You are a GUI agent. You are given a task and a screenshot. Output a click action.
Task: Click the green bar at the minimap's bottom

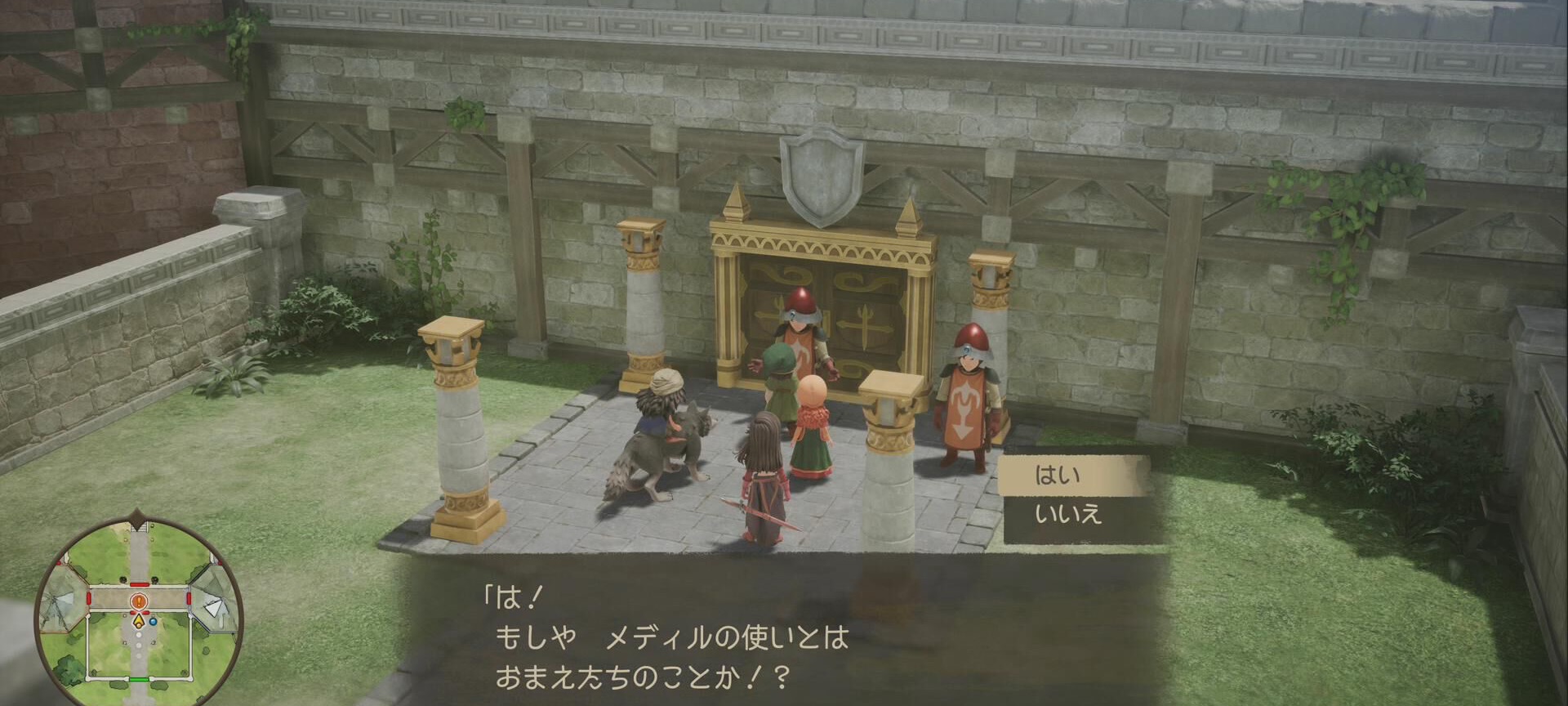140,678
